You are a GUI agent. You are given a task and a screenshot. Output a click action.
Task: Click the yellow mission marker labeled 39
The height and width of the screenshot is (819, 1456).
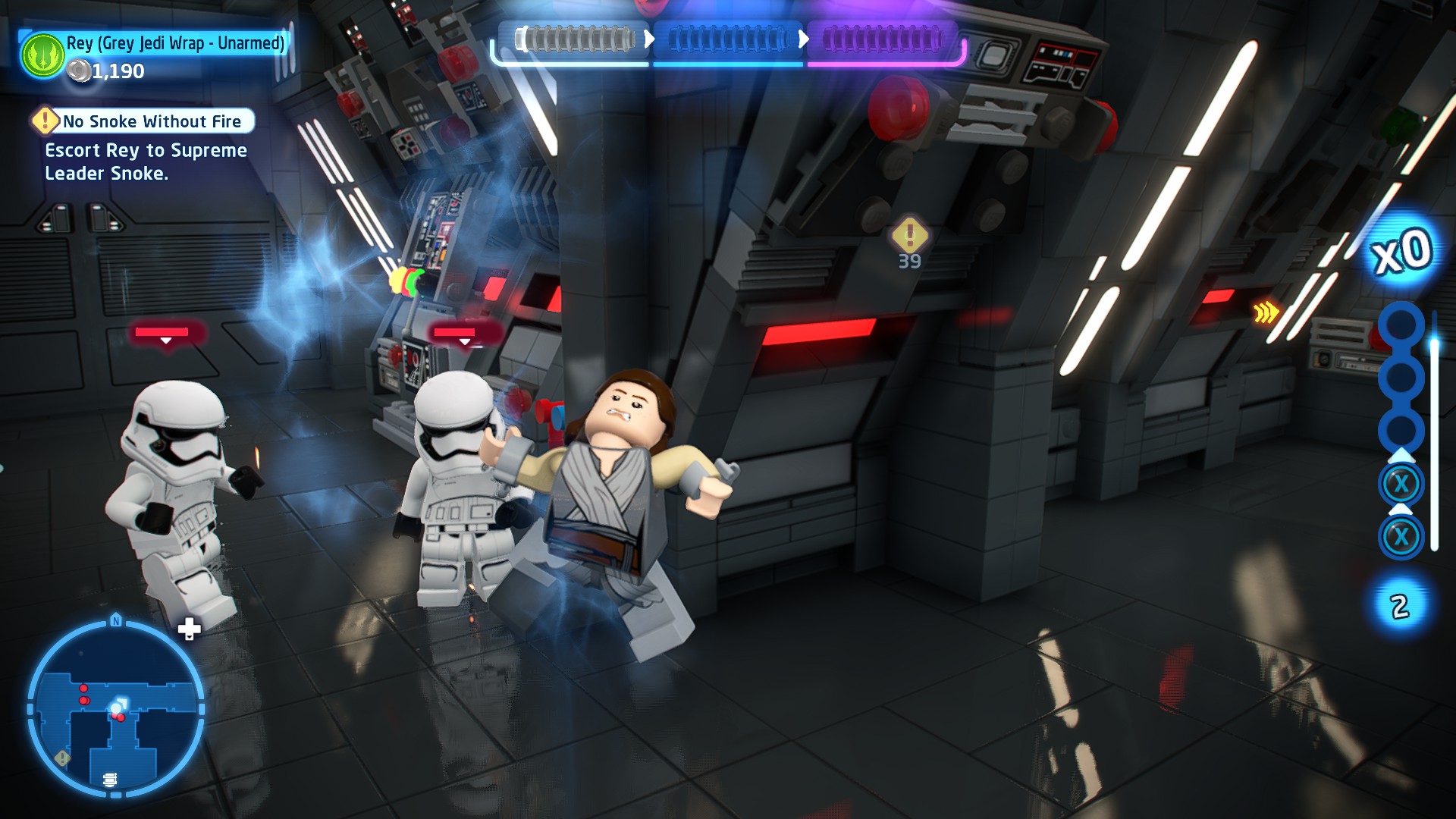[909, 236]
